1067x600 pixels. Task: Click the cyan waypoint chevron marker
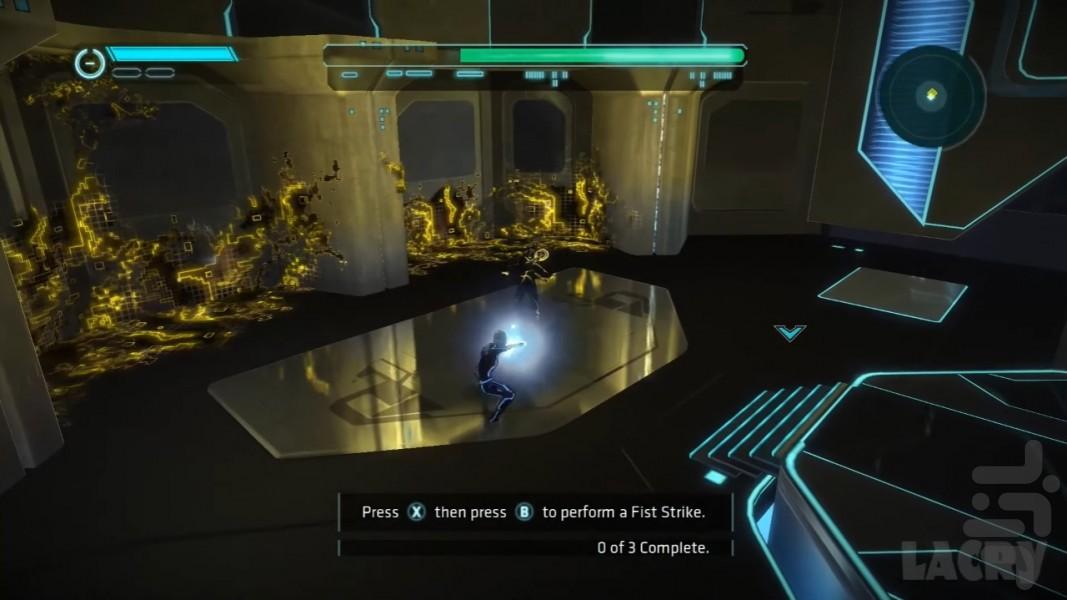[789, 331]
